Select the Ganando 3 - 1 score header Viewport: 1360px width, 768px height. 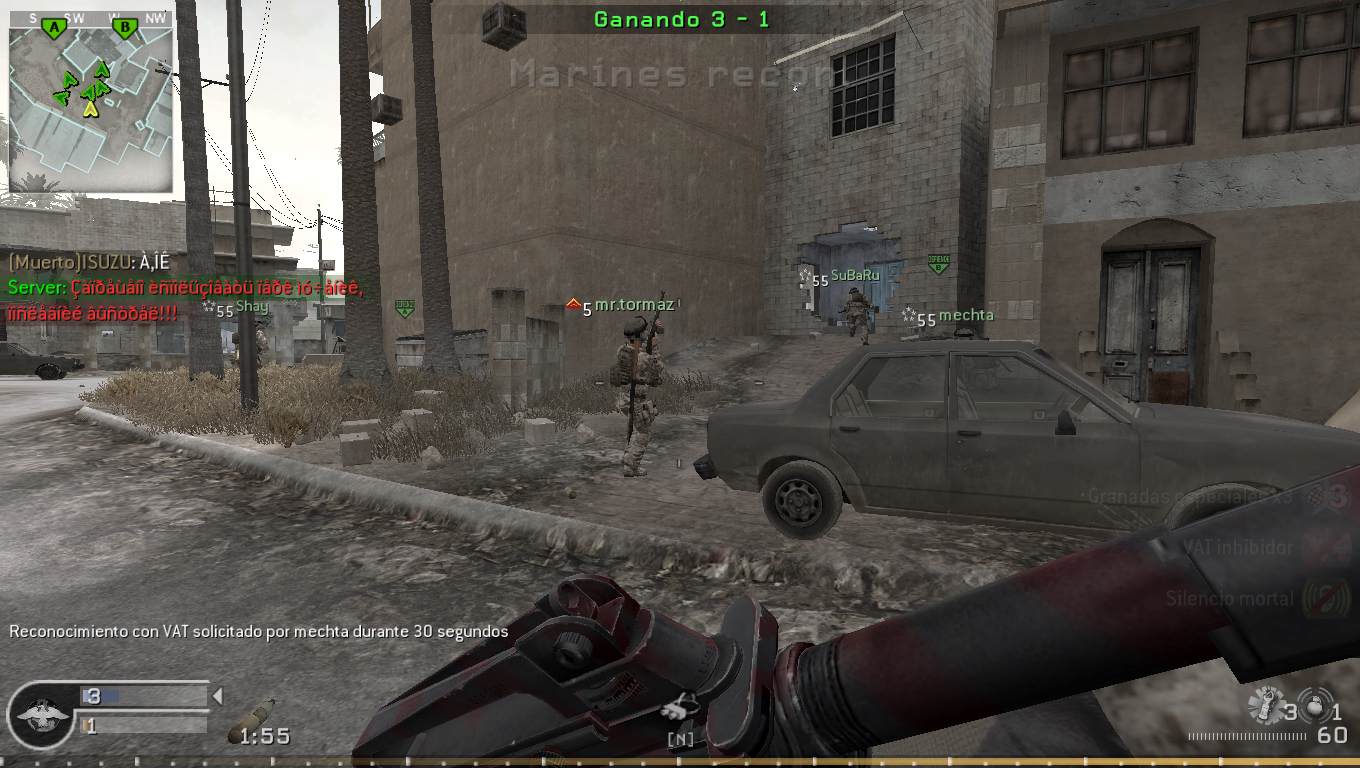click(680, 18)
